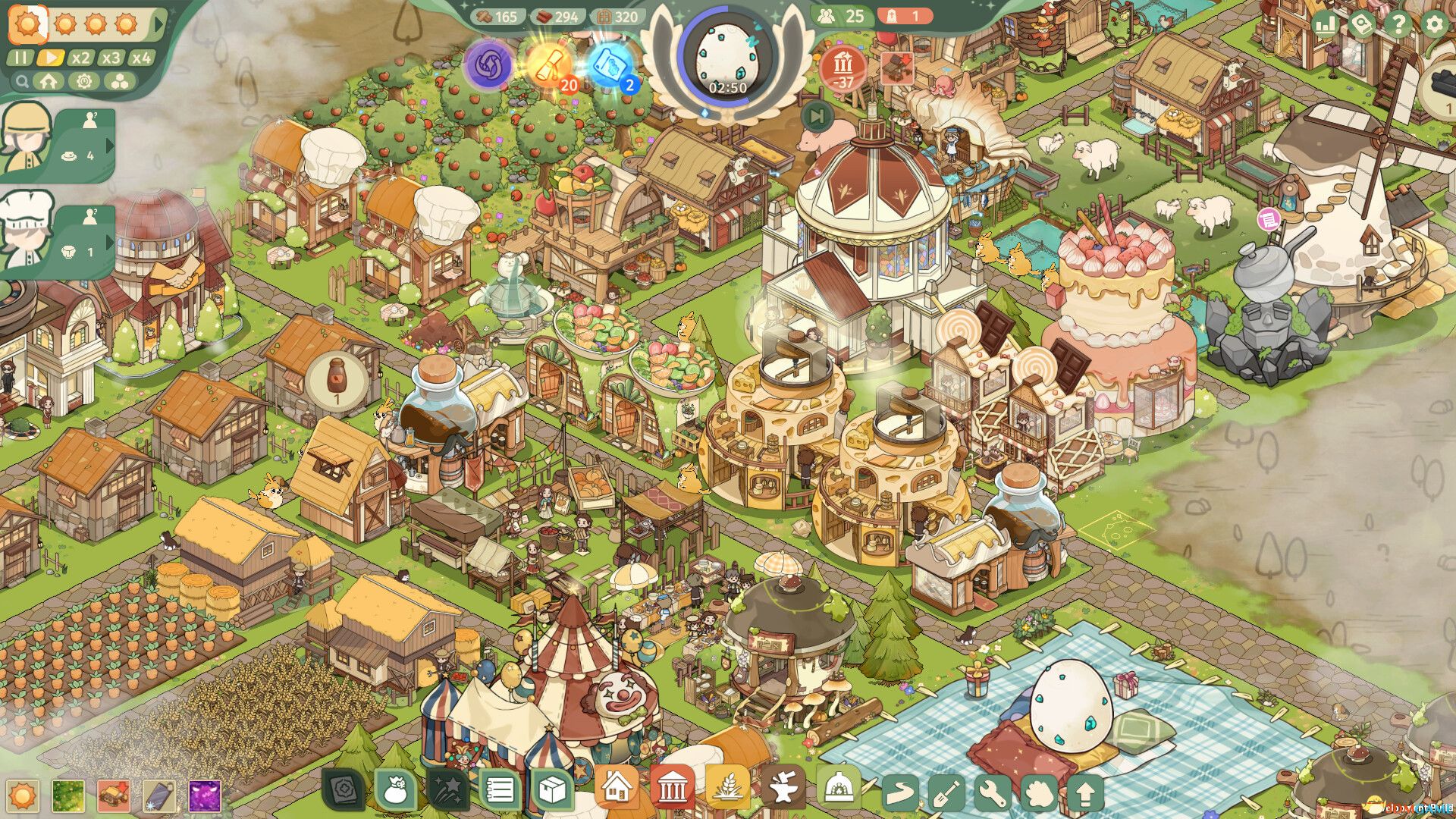This screenshot has height=819, width=1456.
Task: Switch to x4 game speed
Action: (140, 57)
